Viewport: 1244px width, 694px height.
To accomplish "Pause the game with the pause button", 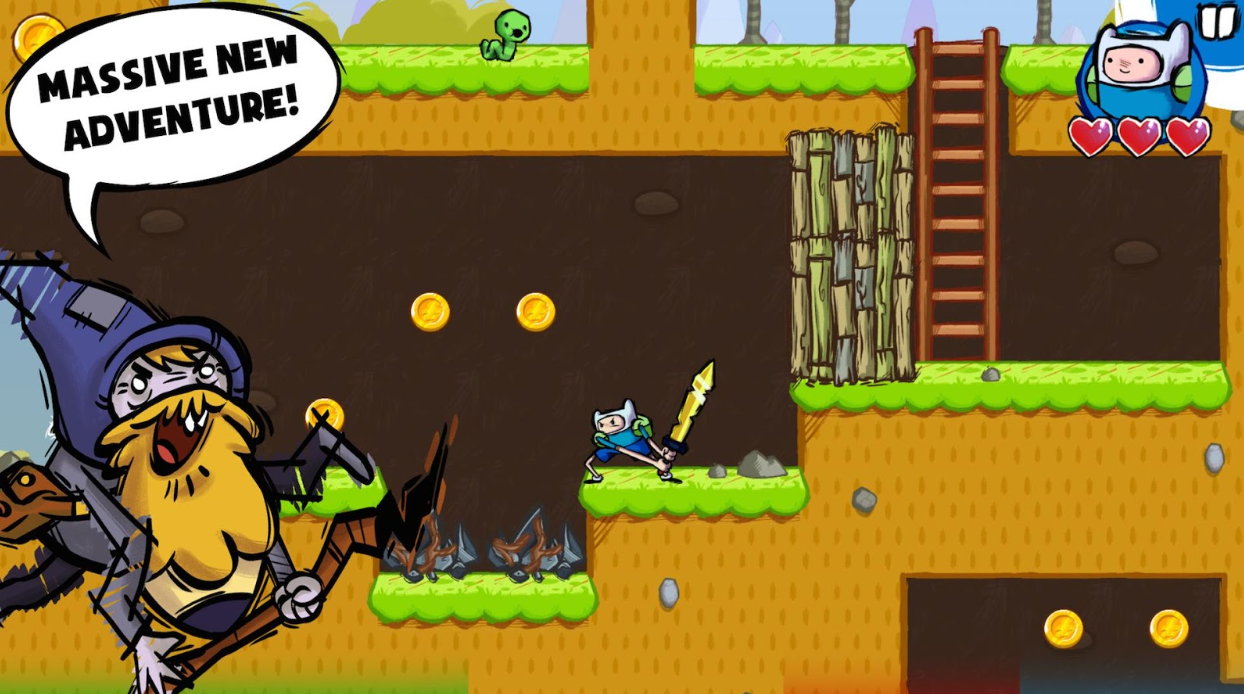I will click(1217, 21).
